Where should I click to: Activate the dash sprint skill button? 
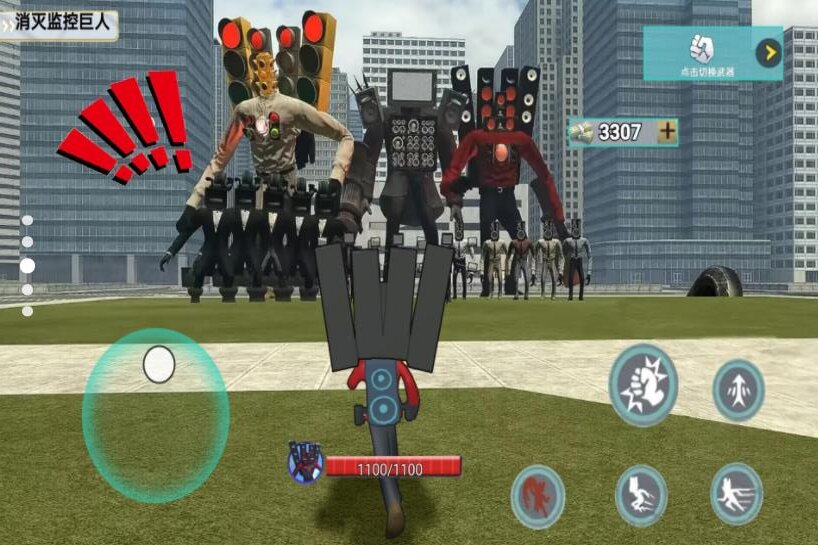pos(736,494)
